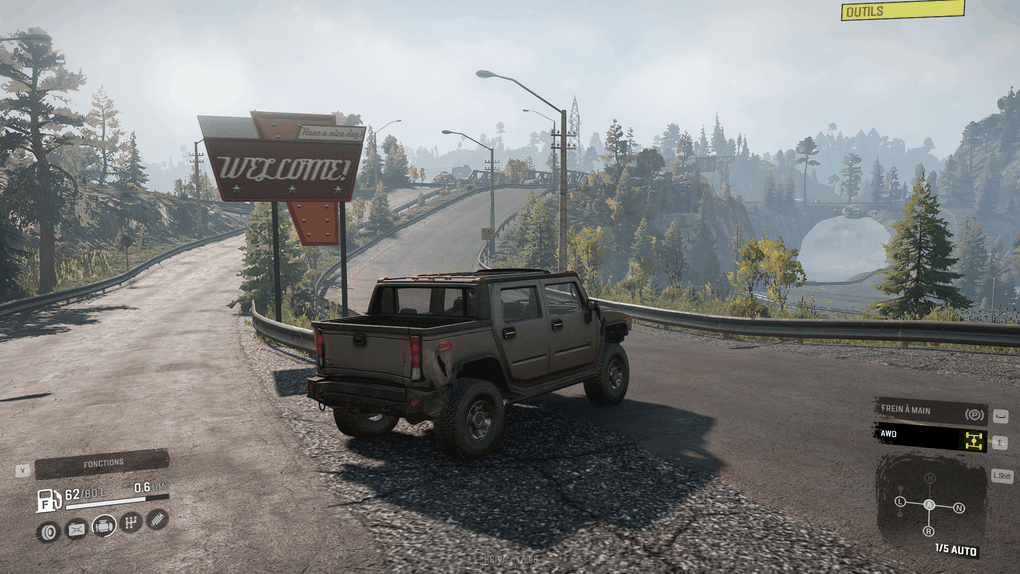
Task: Shift gearbox to the N position
Action: point(959,508)
